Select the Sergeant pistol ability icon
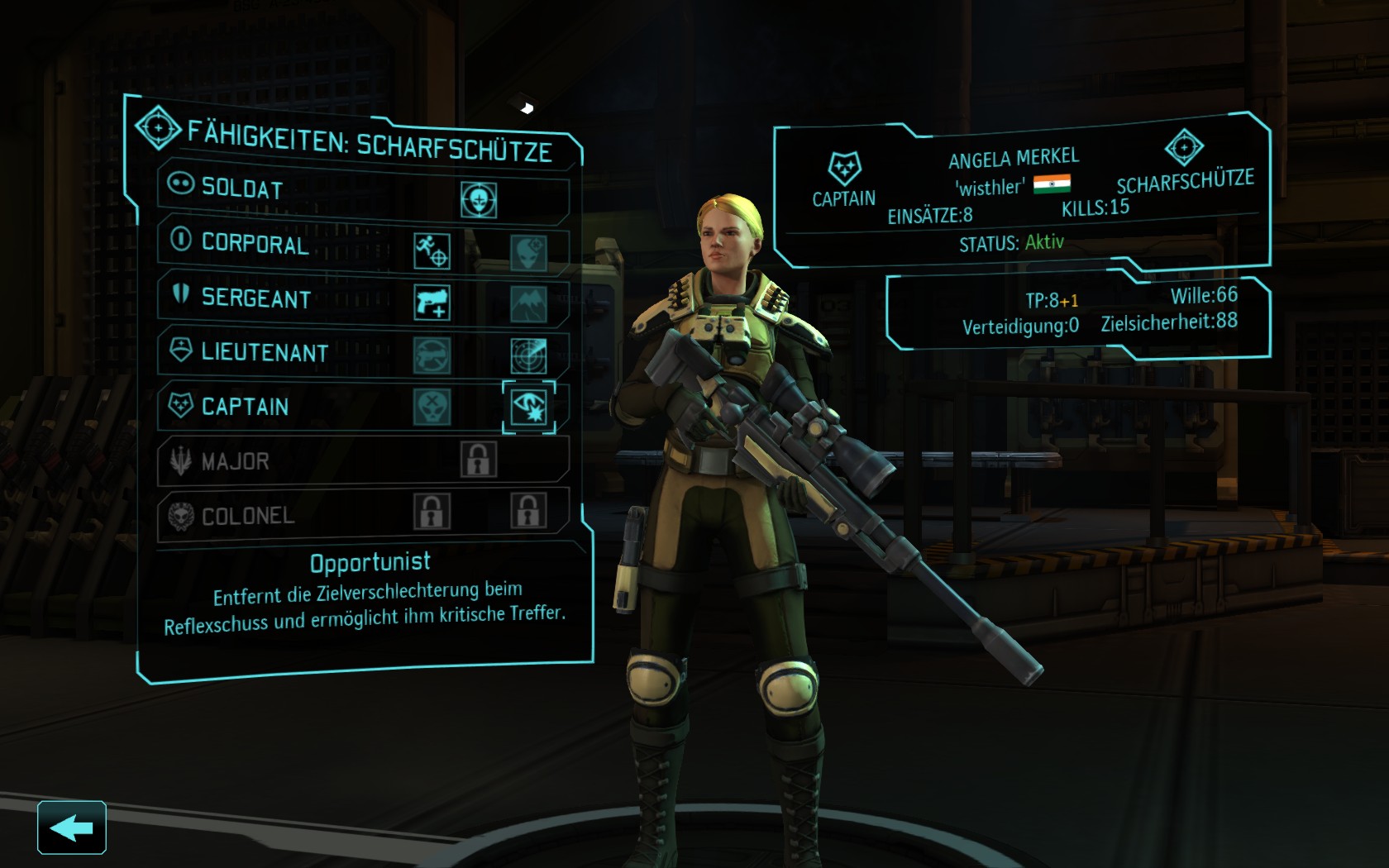 (x=432, y=303)
